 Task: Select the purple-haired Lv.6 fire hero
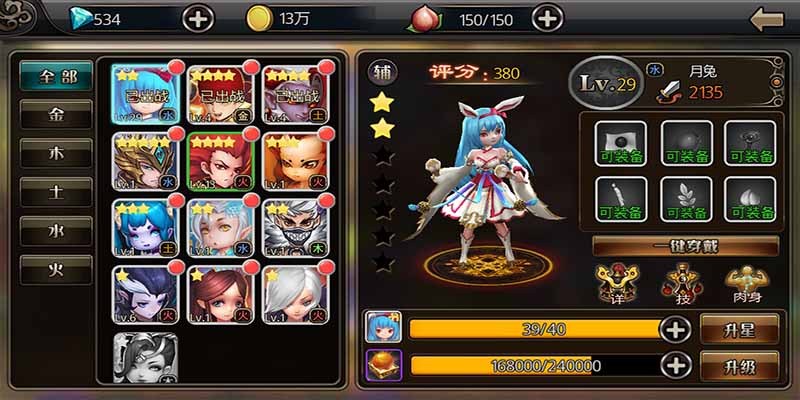[145, 295]
